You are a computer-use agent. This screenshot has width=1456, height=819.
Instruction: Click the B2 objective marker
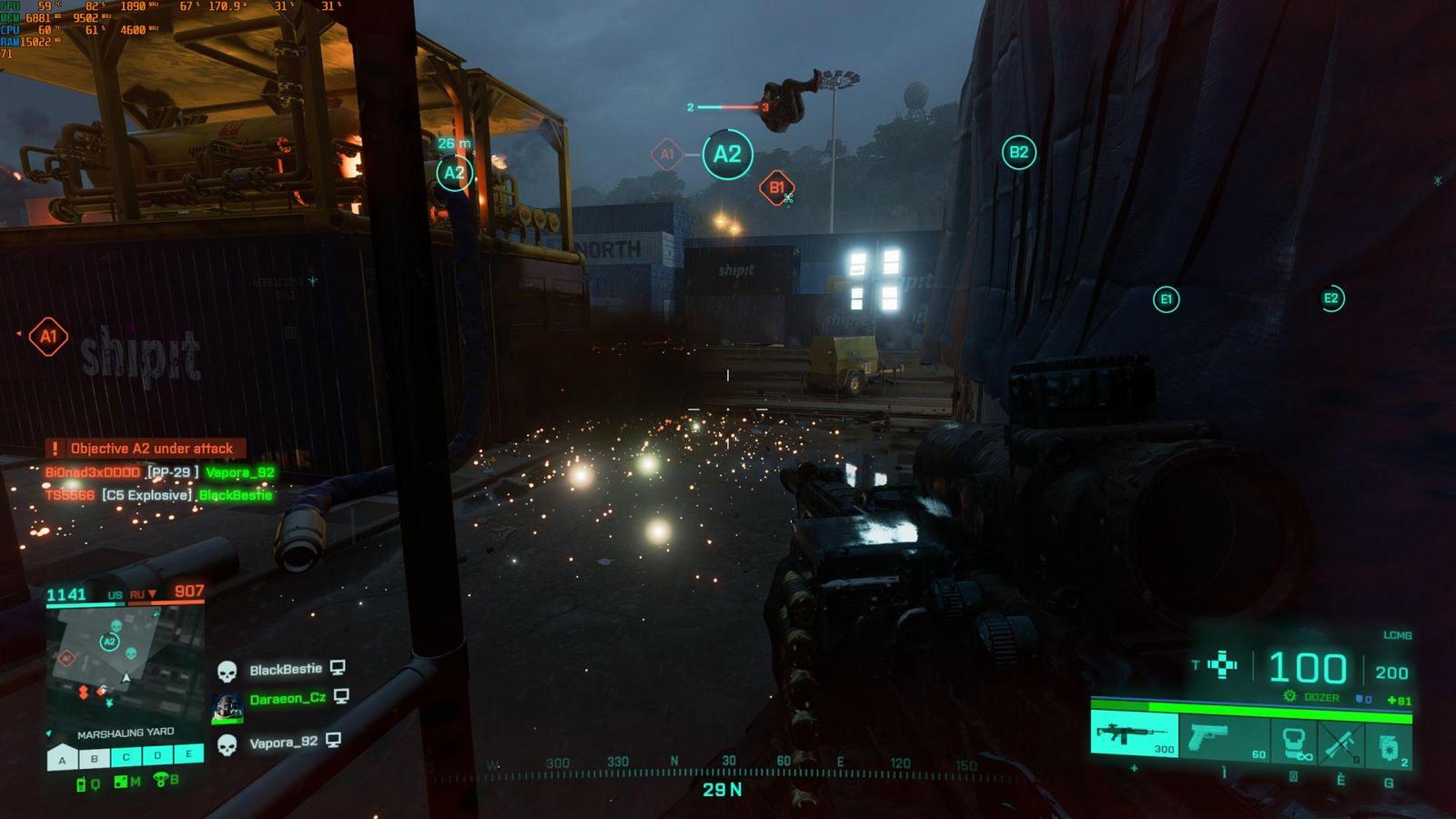tap(1018, 152)
